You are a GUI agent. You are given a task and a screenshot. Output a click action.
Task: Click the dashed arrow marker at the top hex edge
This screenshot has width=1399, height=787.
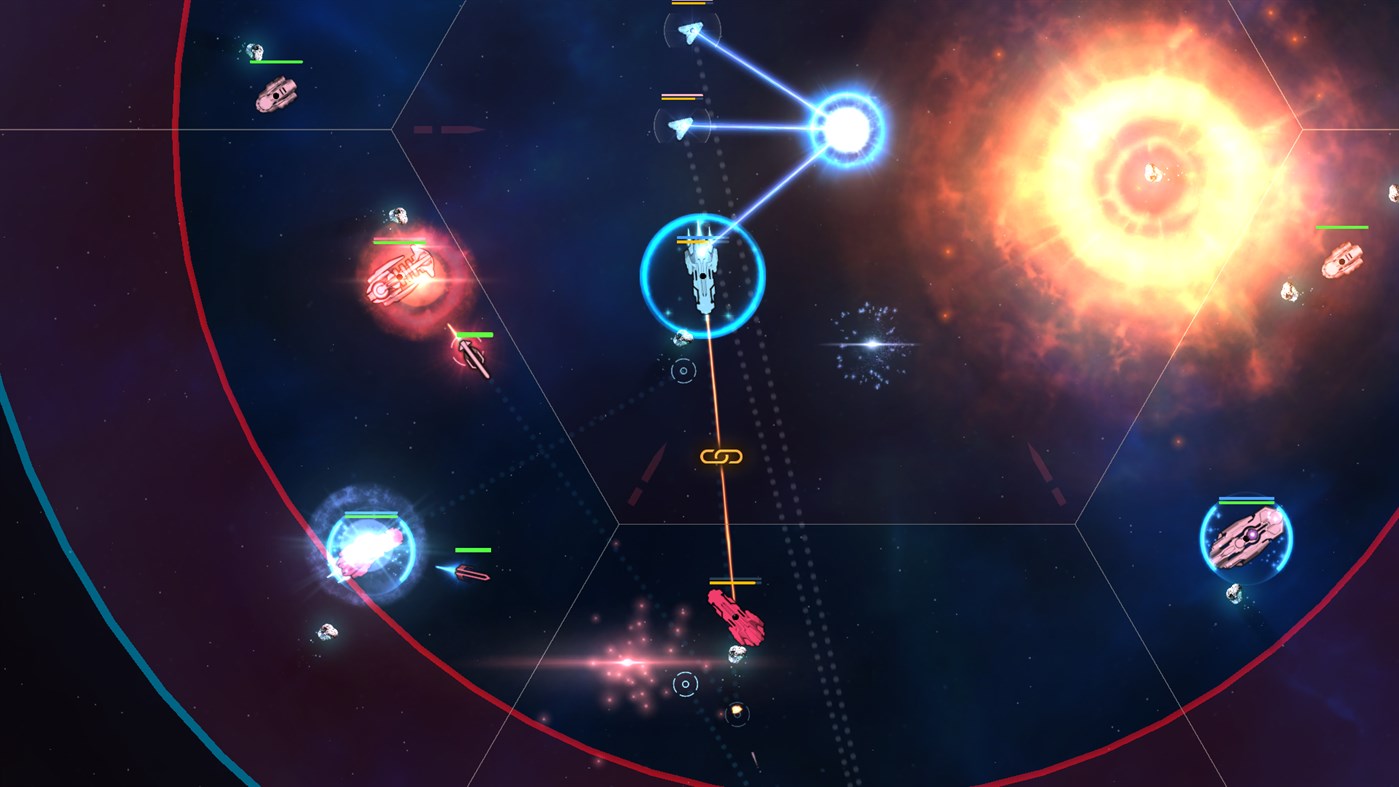tap(449, 129)
